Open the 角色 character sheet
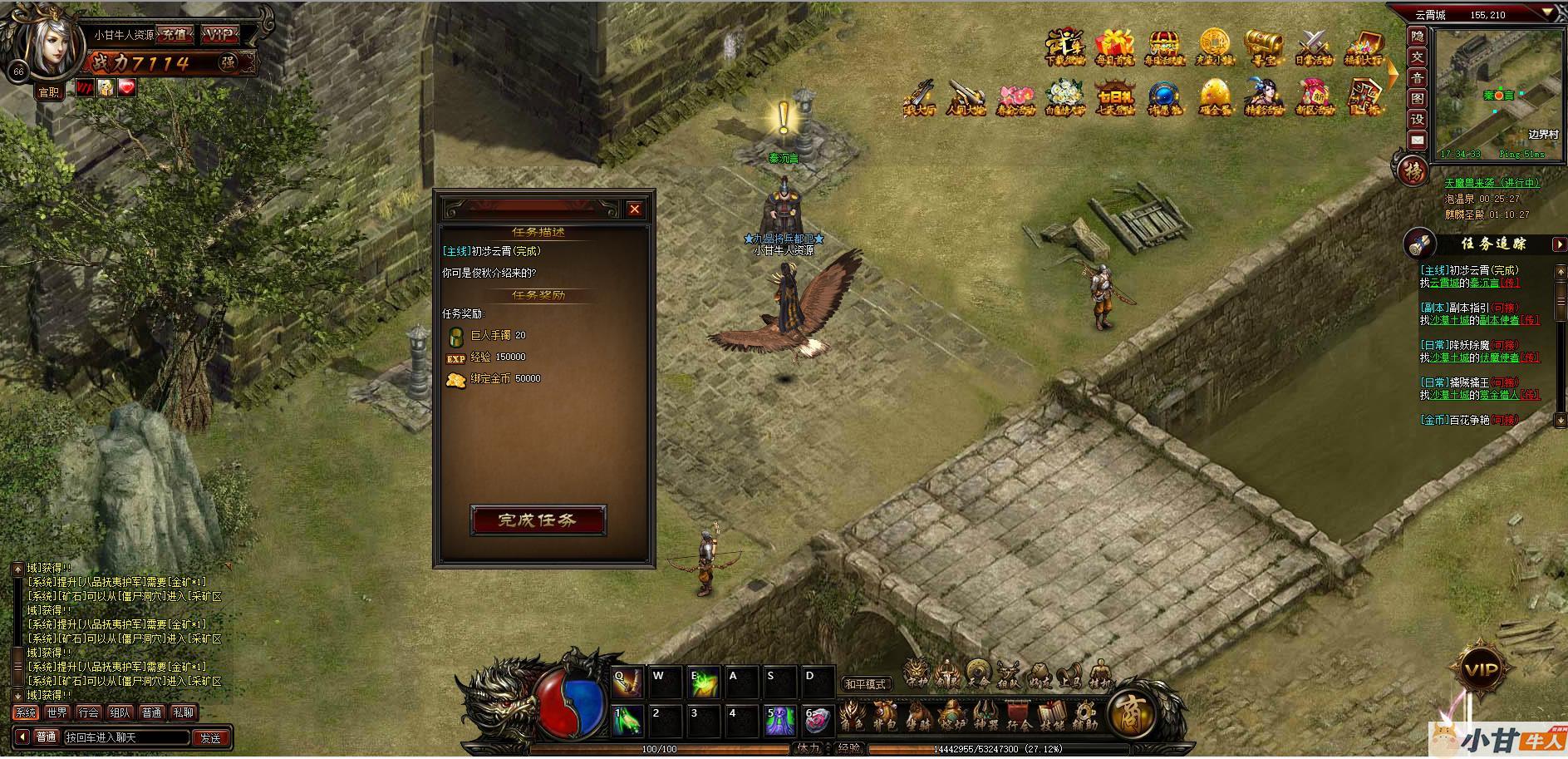 click(852, 715)
